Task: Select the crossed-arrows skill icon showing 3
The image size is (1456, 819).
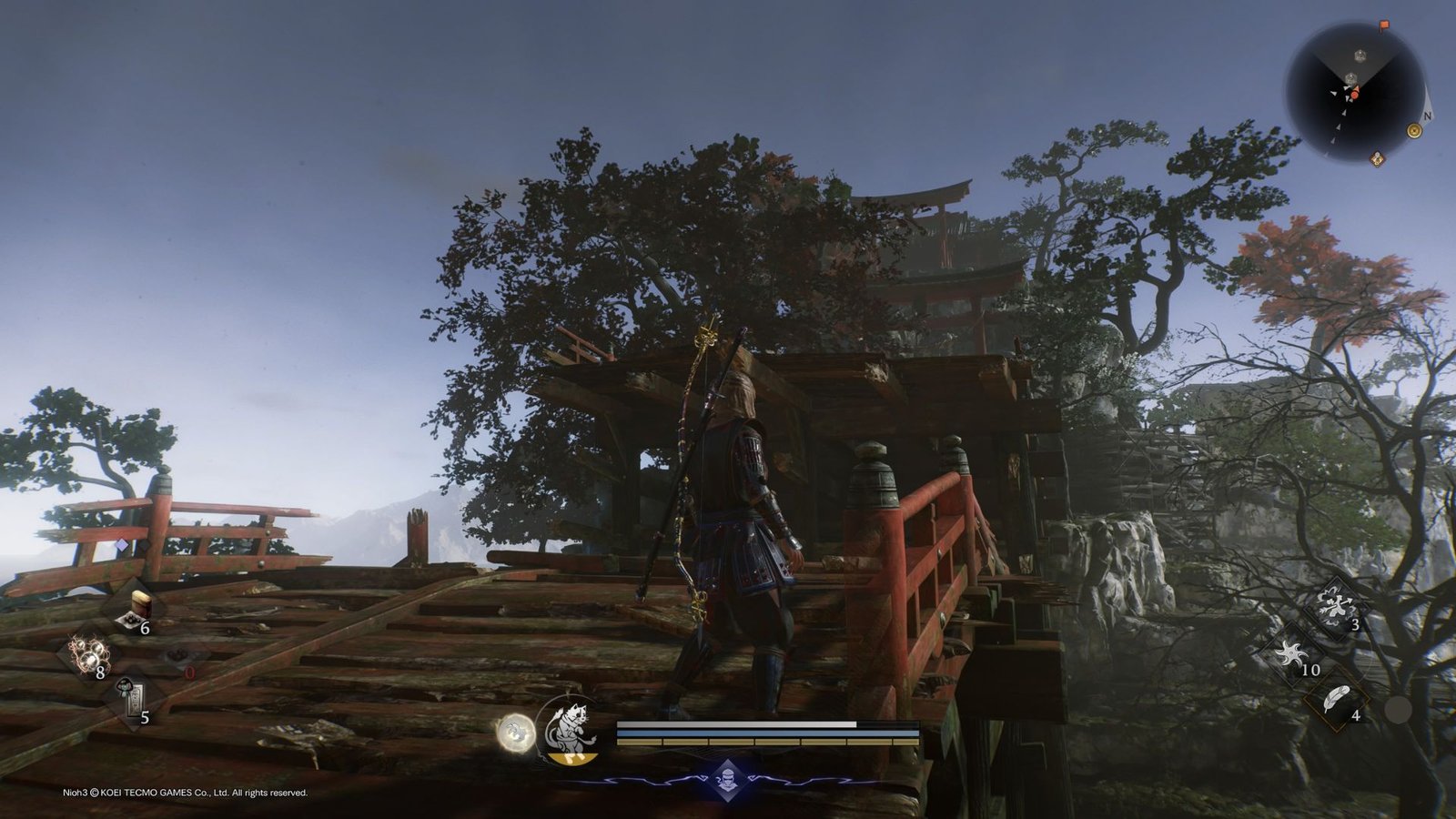Action: (x=1335, y=606)
